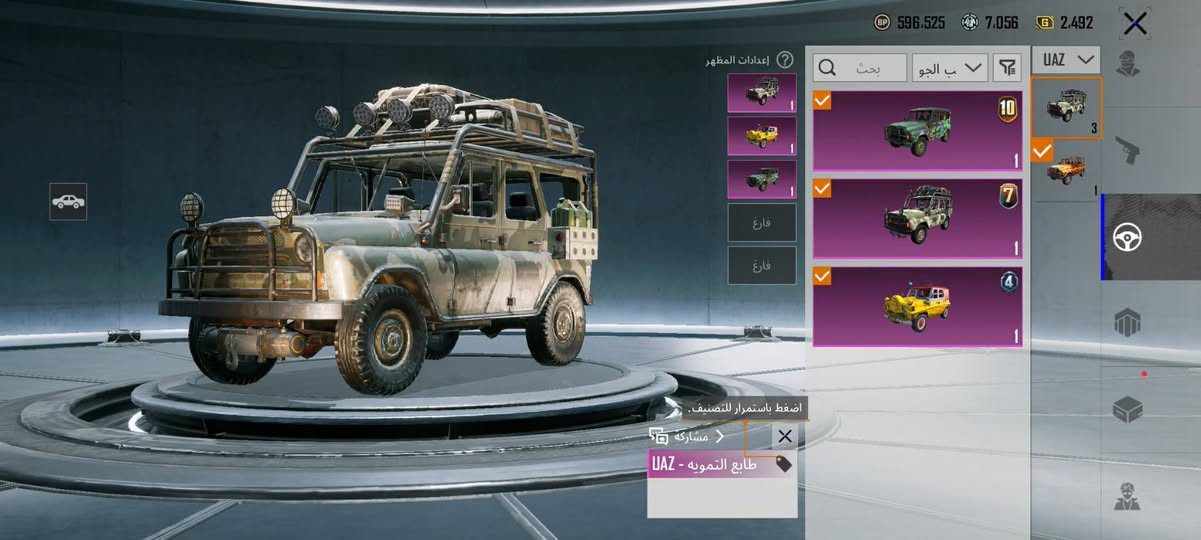This screenshot has height=540, width=1201.
Task: Open the sort order dropdown
Action: point(949,68)
